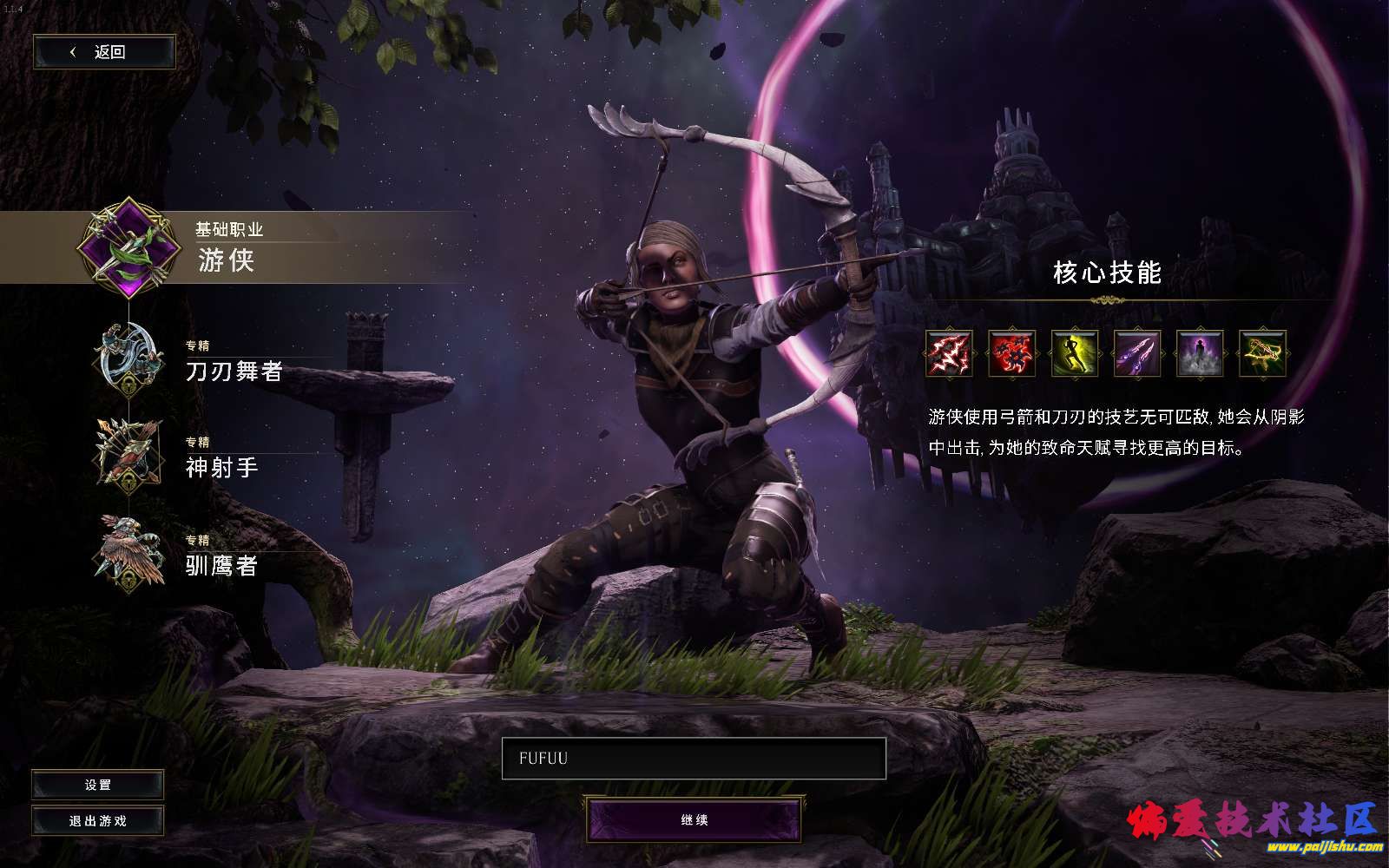Select the purple twin blades skill icon
The image size is (1389, 868).
pyautogui.click(x=1137, y=353)
